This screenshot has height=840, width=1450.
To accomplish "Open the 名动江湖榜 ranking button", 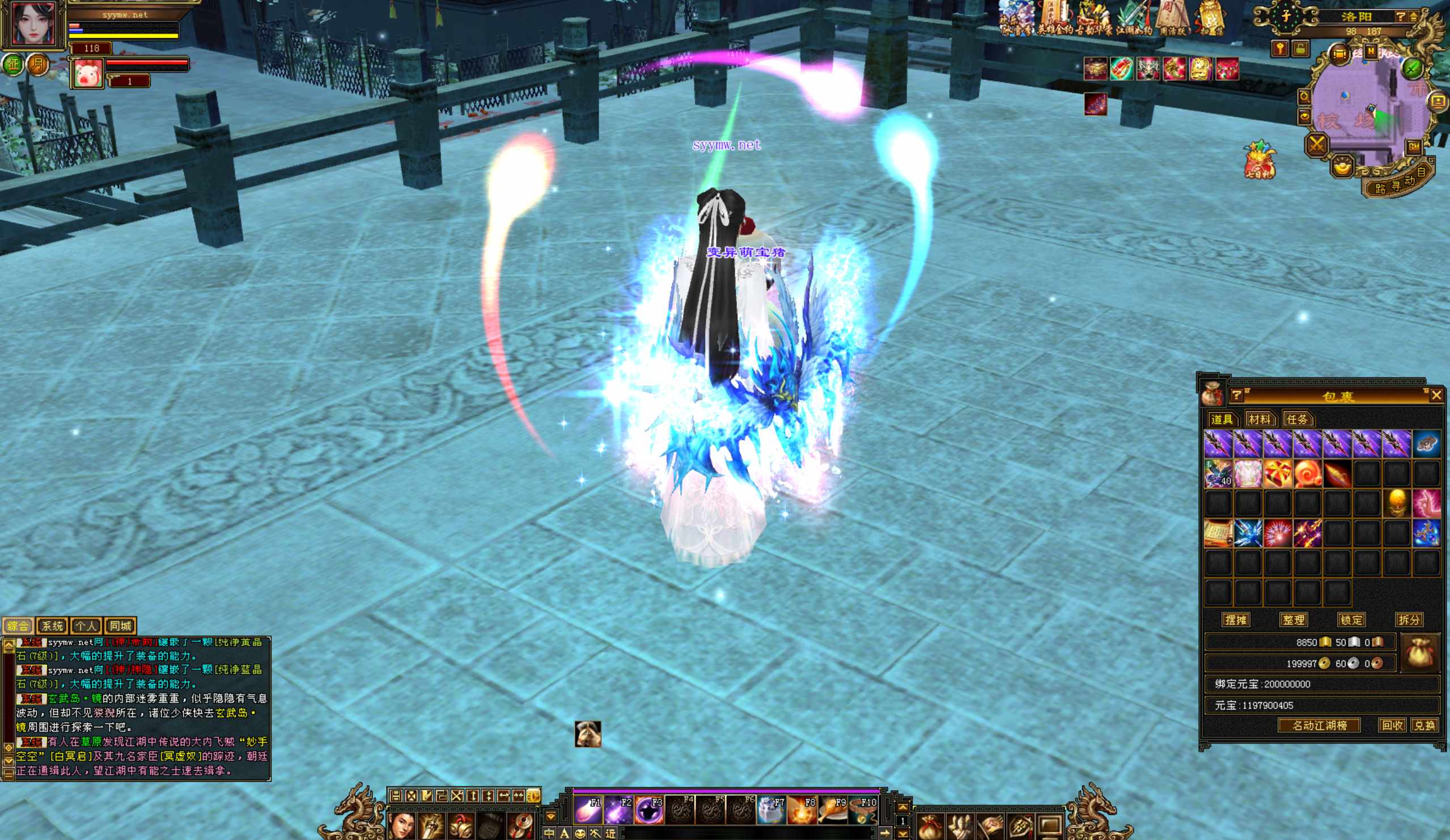I will pyautogui.click(x=1320, y=725).
